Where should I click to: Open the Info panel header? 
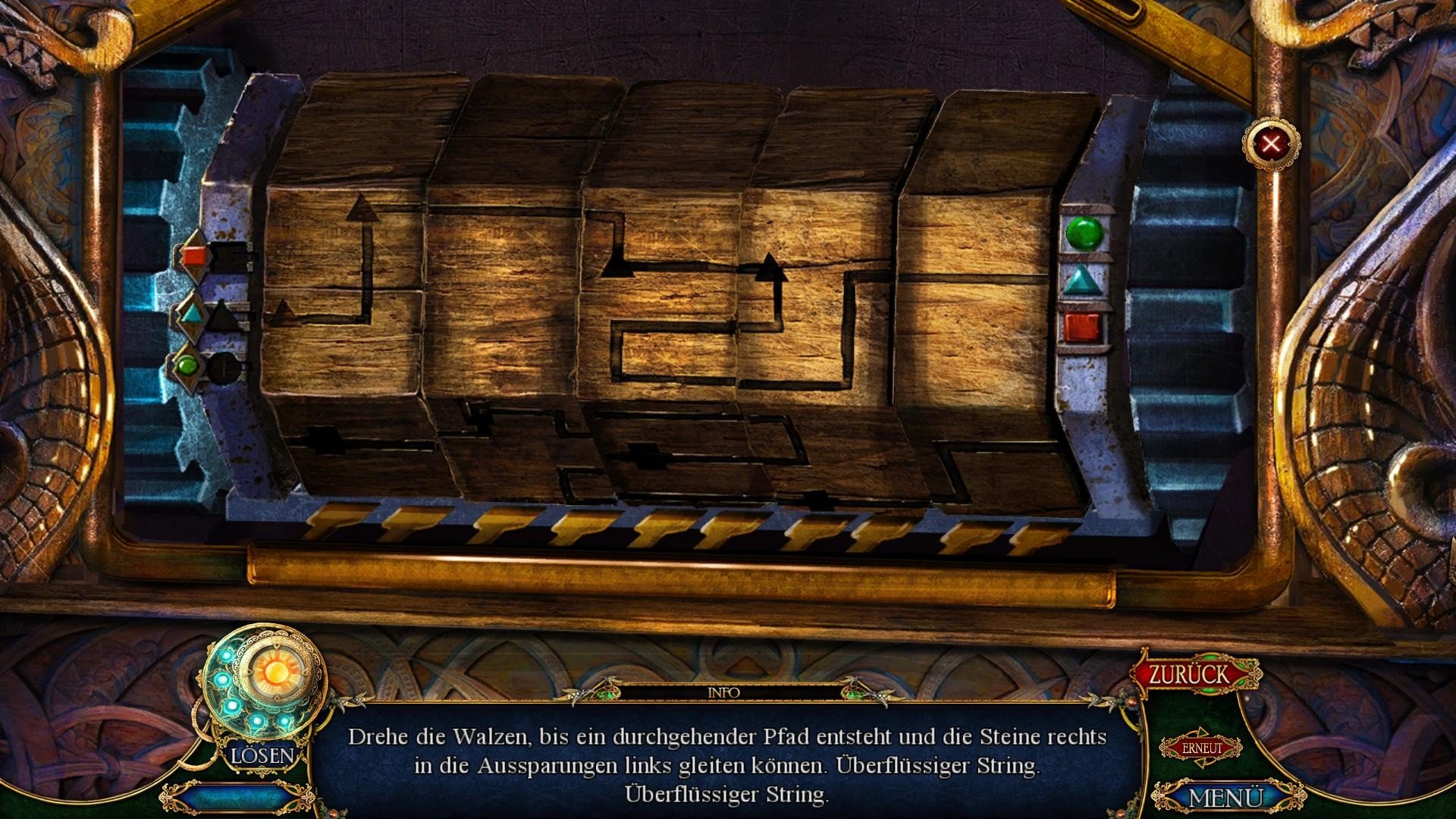click(723, 692)
